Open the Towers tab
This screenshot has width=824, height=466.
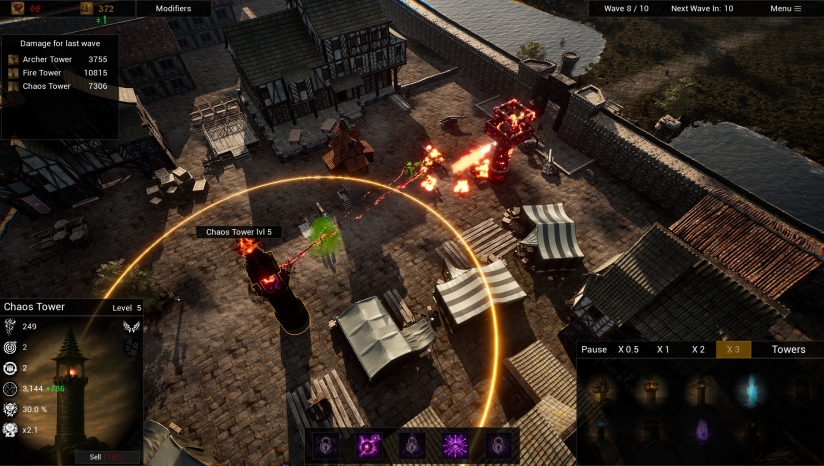pos(788,350)
